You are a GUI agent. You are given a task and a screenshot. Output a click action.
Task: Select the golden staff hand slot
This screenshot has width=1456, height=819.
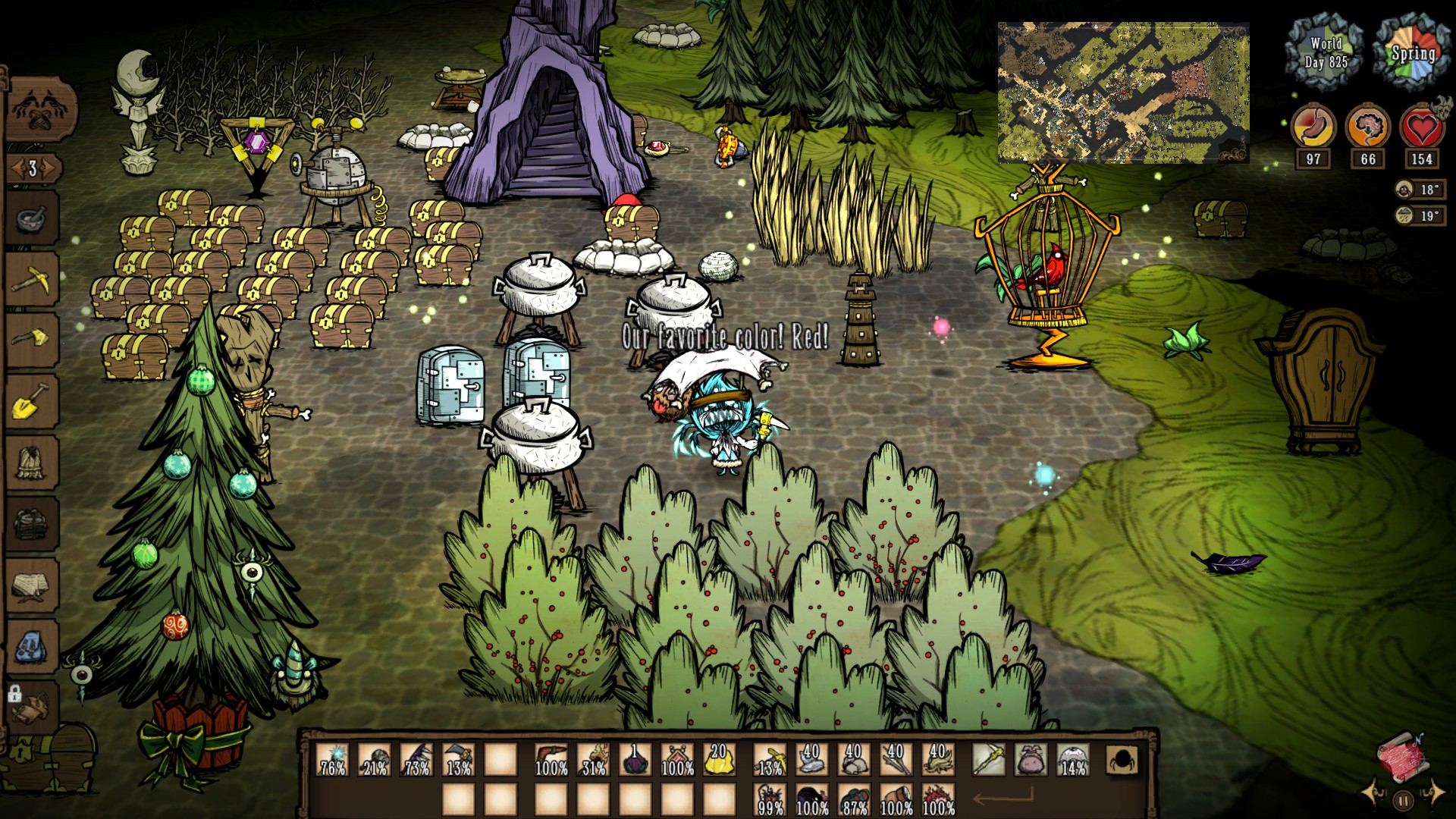click(988, 759)
